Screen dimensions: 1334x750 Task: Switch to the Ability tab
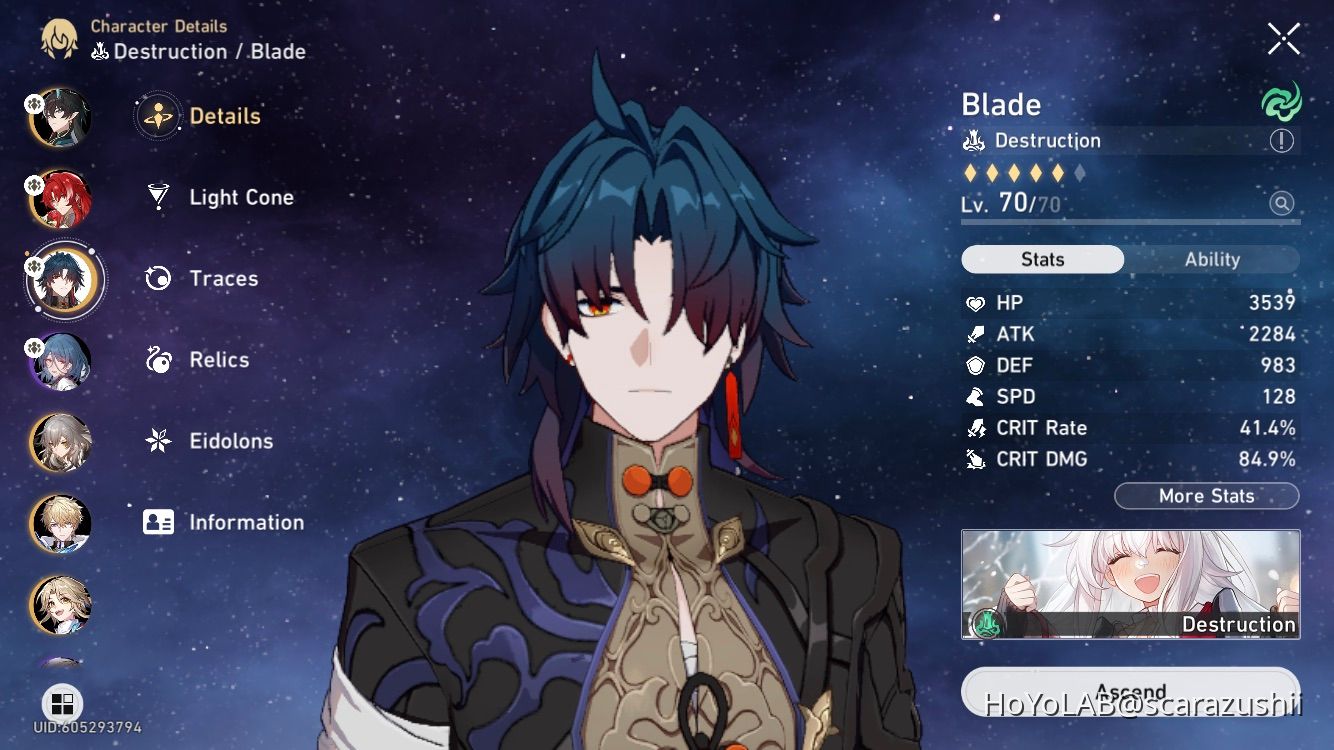(1212, 259)
